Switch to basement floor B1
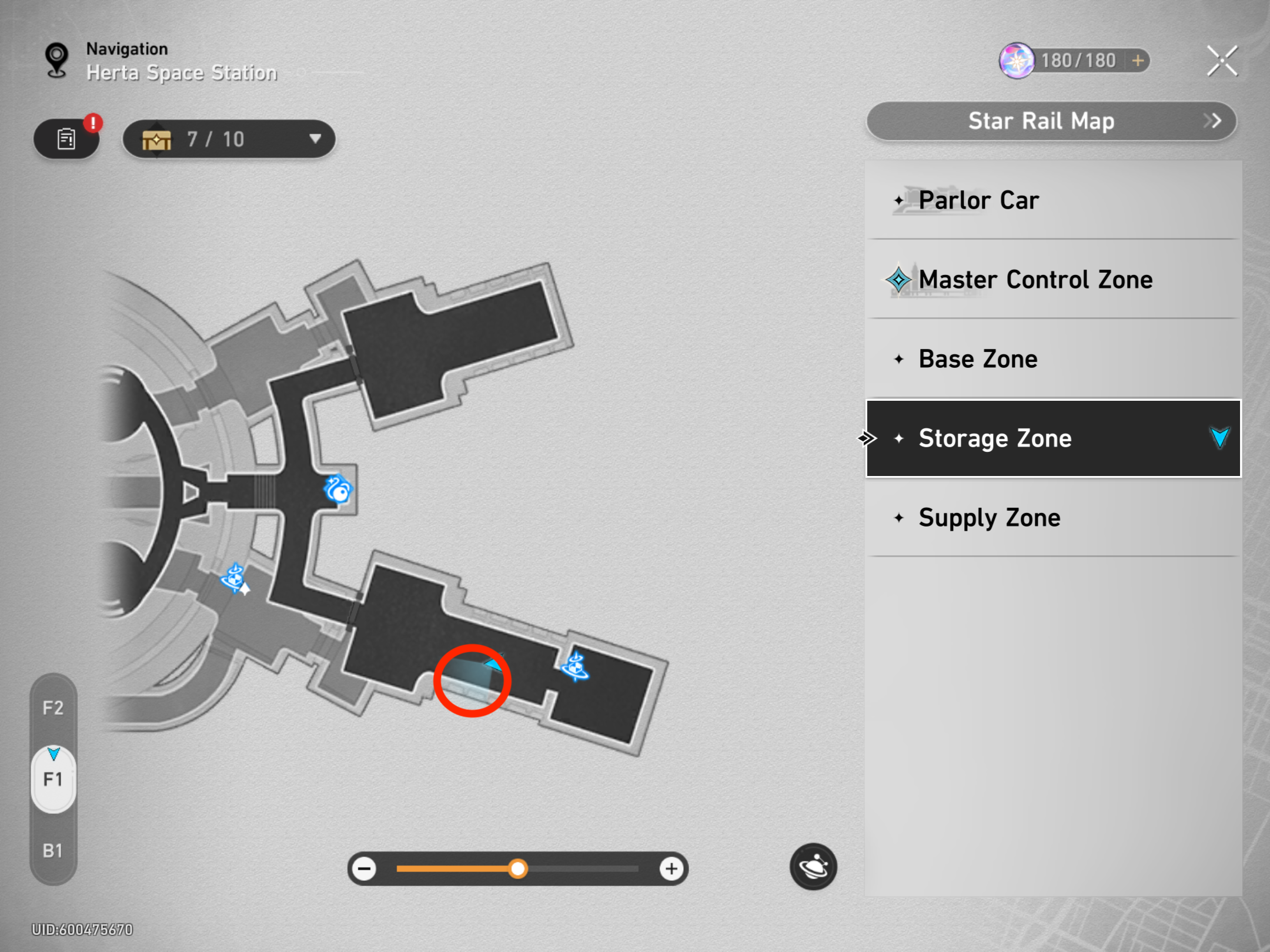 click(x=53, y=851)
